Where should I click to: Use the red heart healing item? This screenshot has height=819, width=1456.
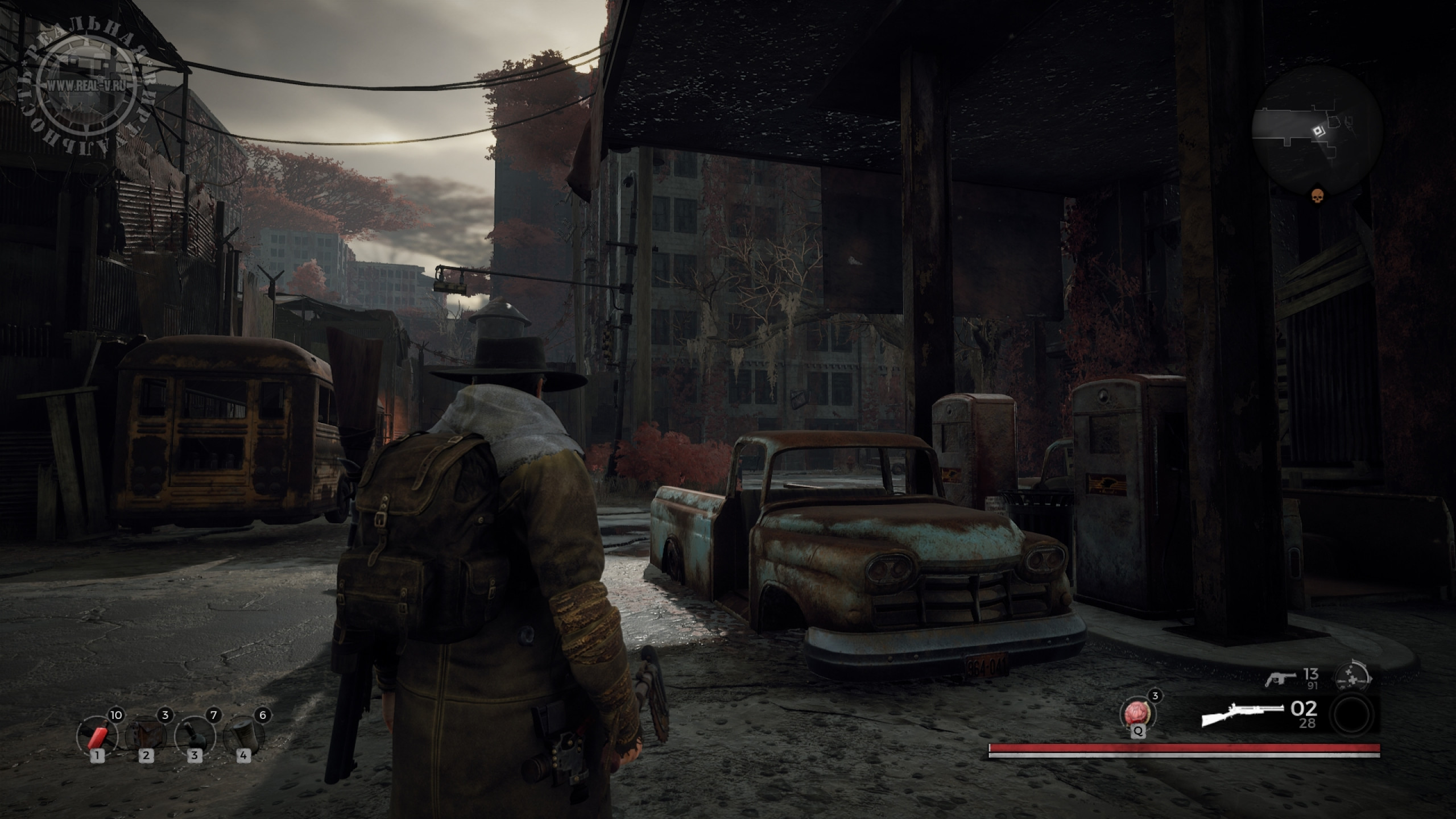[1136, 713]
